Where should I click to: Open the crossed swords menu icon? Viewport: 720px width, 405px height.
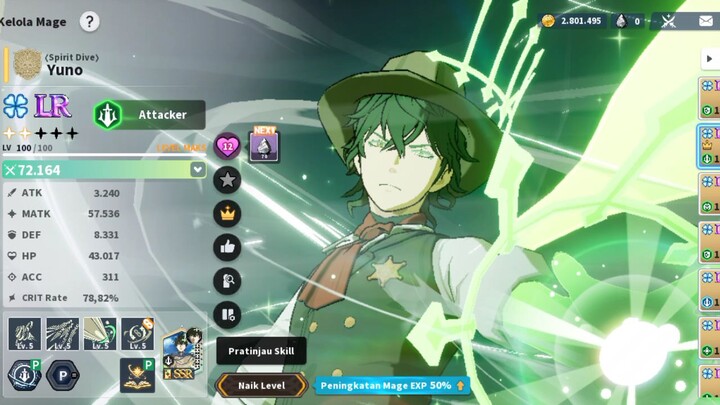(669, 21)
